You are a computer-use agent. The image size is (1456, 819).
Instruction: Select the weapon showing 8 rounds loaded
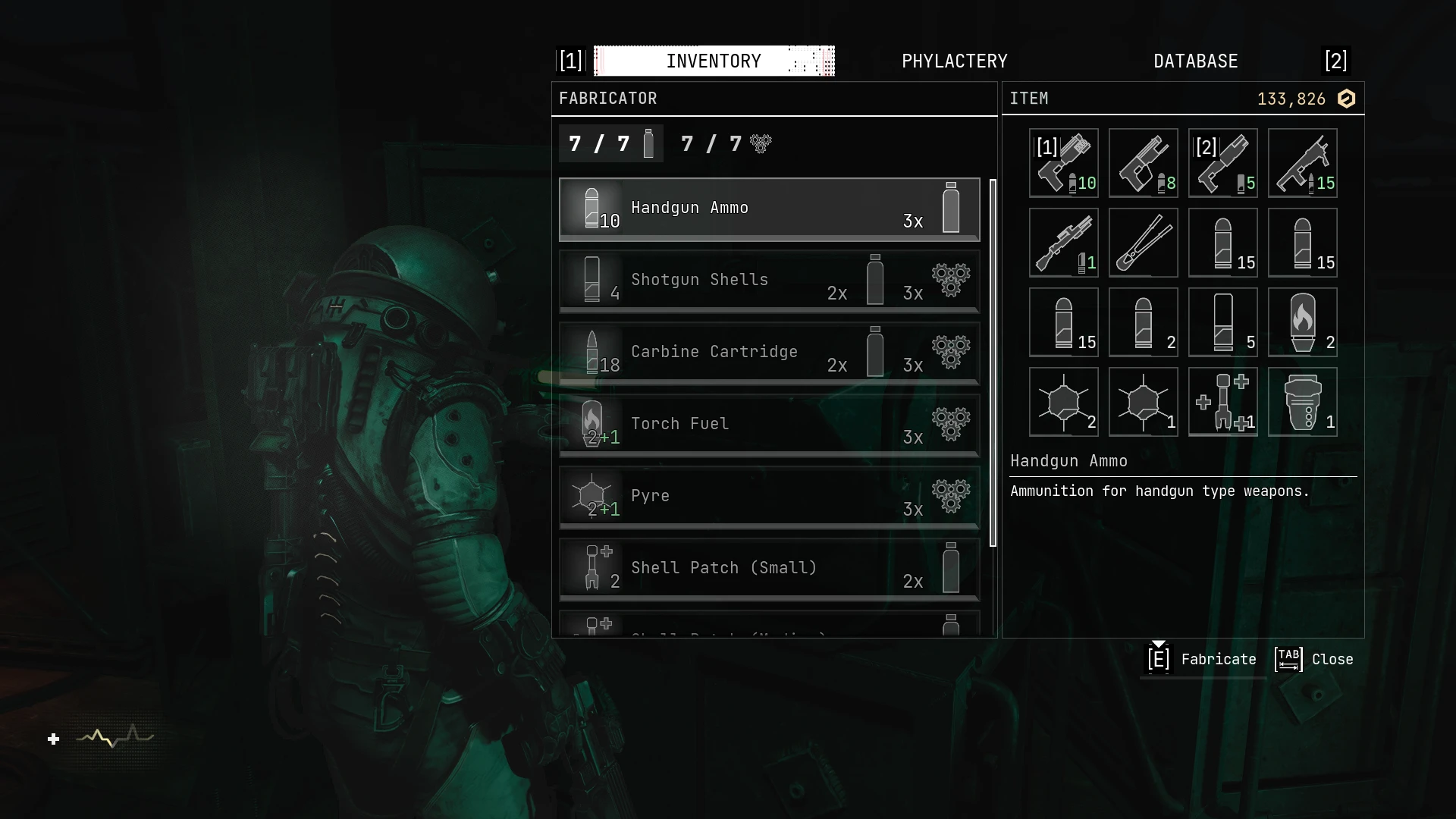click(x=1143, y=163)
